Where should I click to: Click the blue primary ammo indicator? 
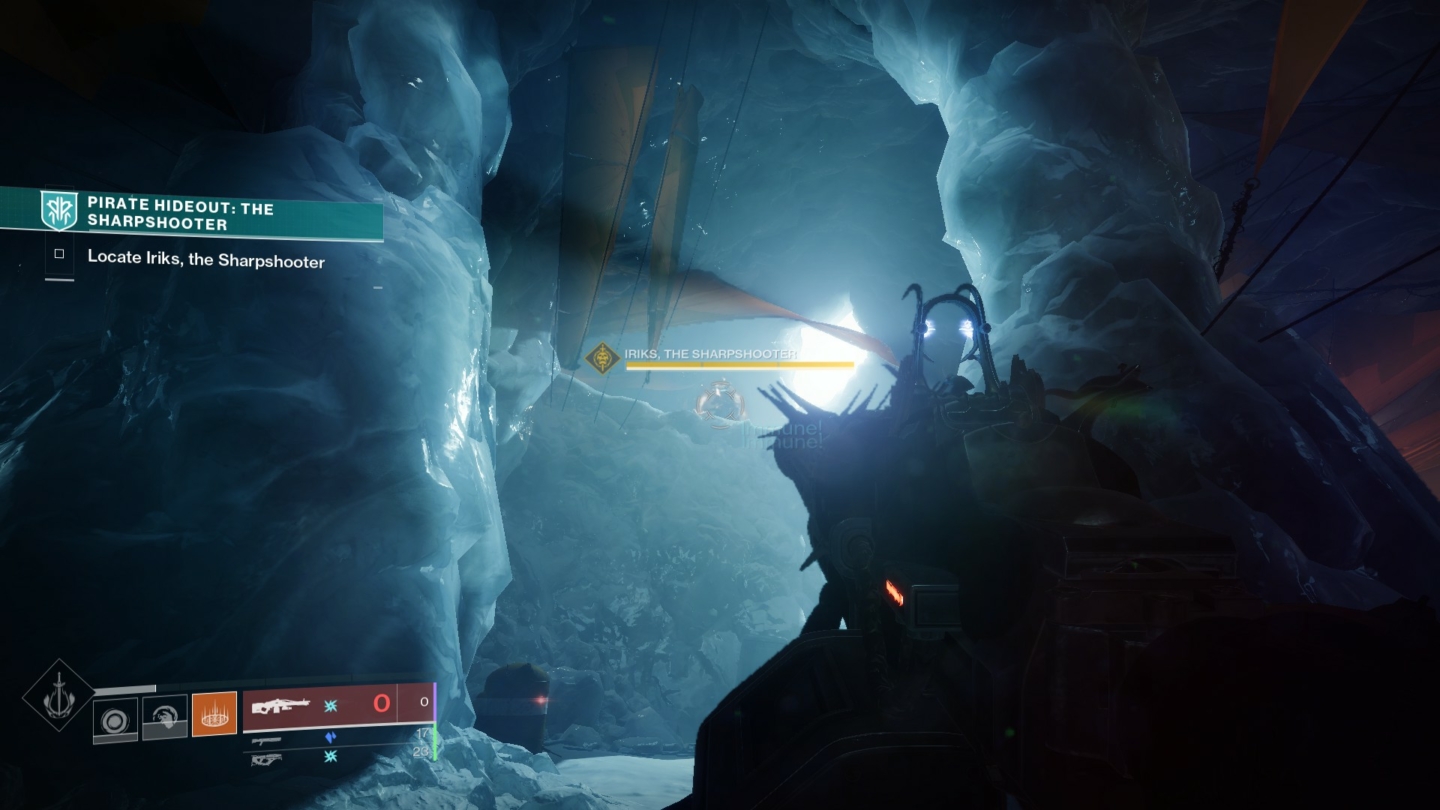[330, 737]
